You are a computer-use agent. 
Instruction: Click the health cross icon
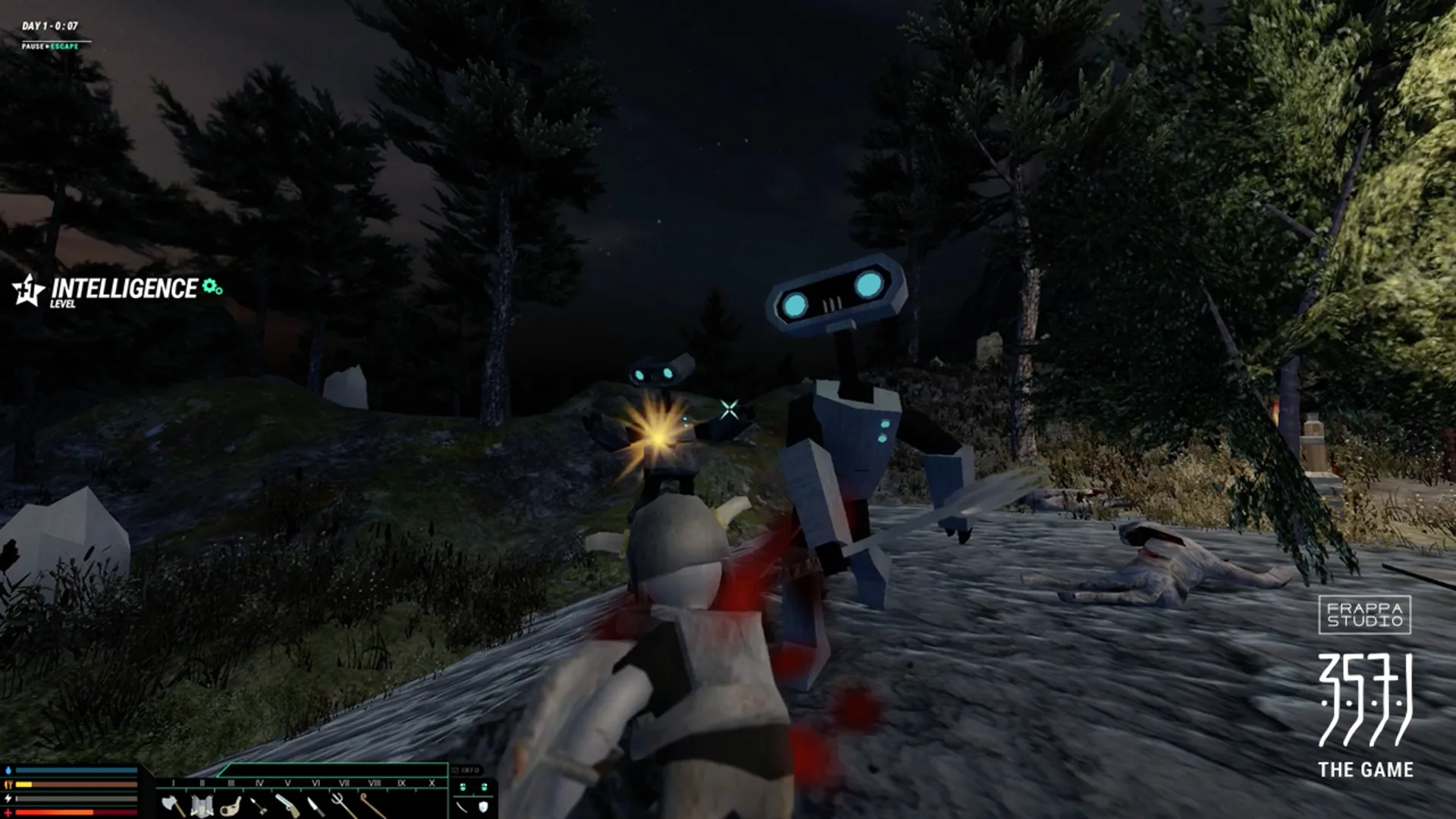point(8,813)
